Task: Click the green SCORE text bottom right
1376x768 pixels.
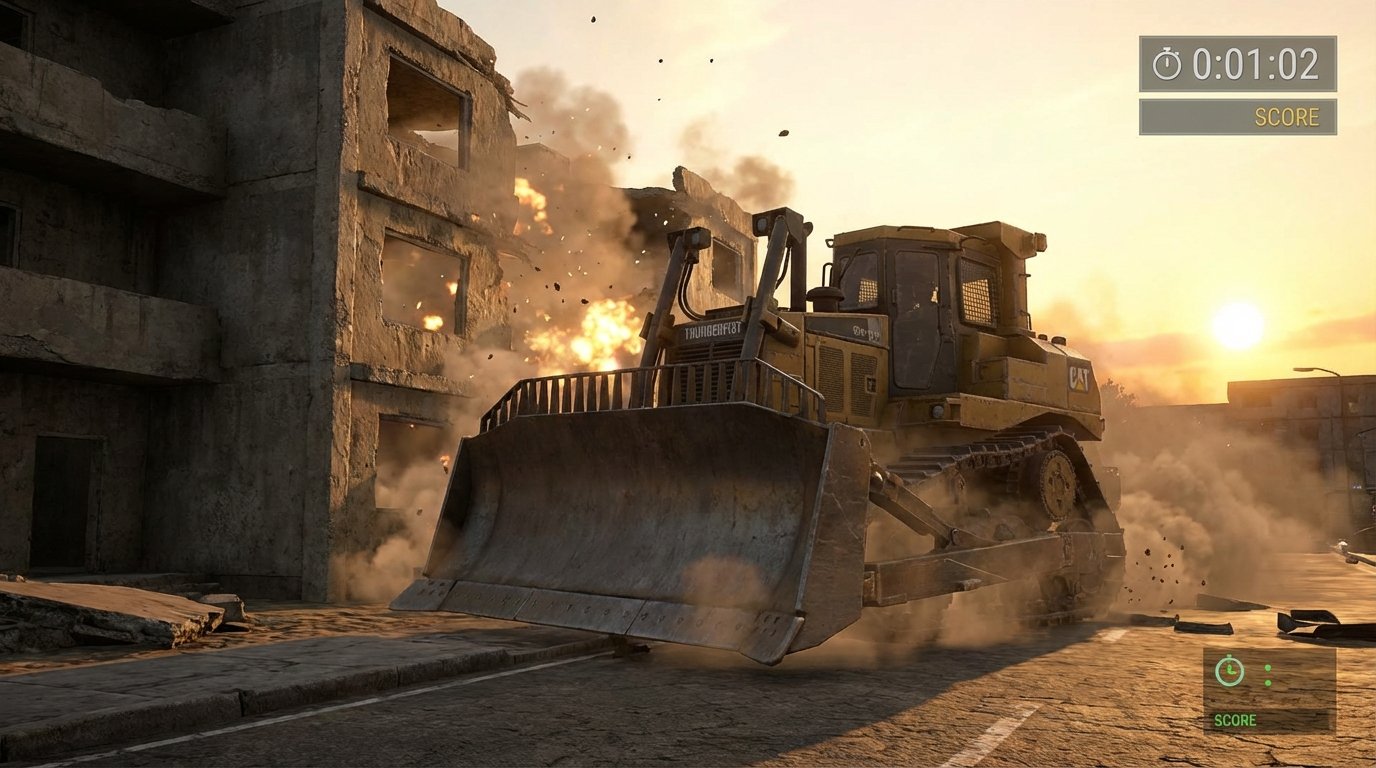Action: 1237,720
